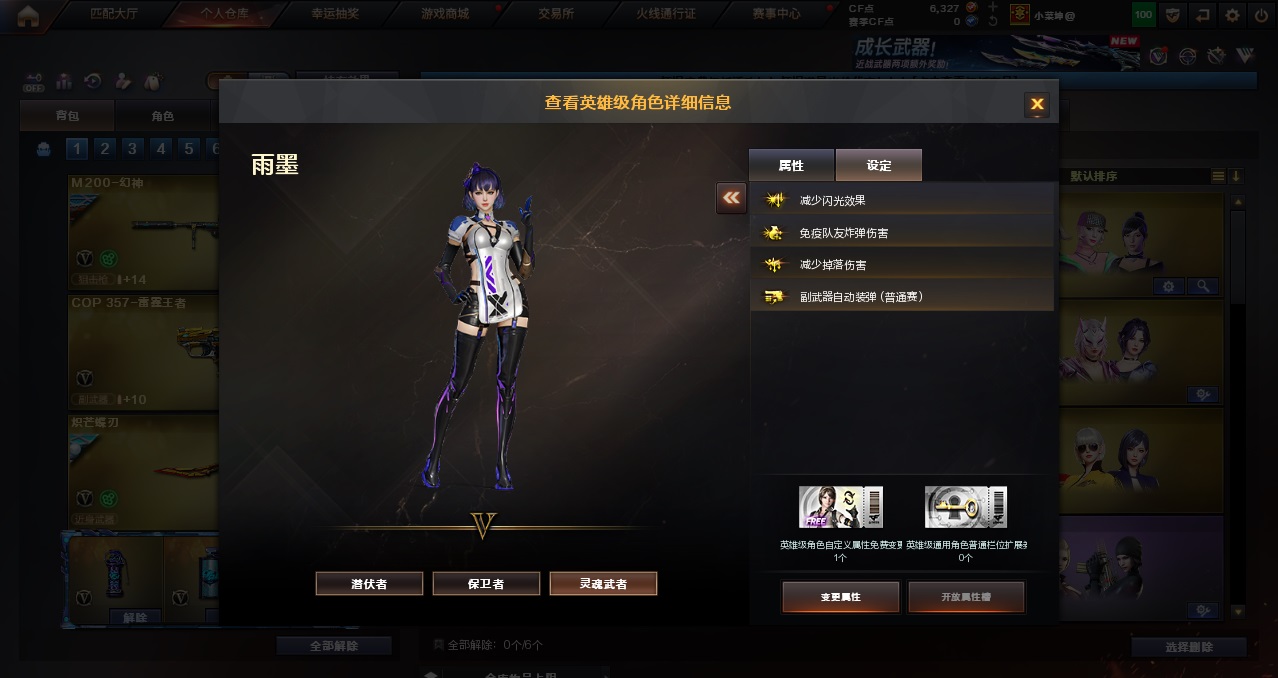Select the 潜伏者 faction button
Screen dimensions: 1278x678
click(369, 584)
